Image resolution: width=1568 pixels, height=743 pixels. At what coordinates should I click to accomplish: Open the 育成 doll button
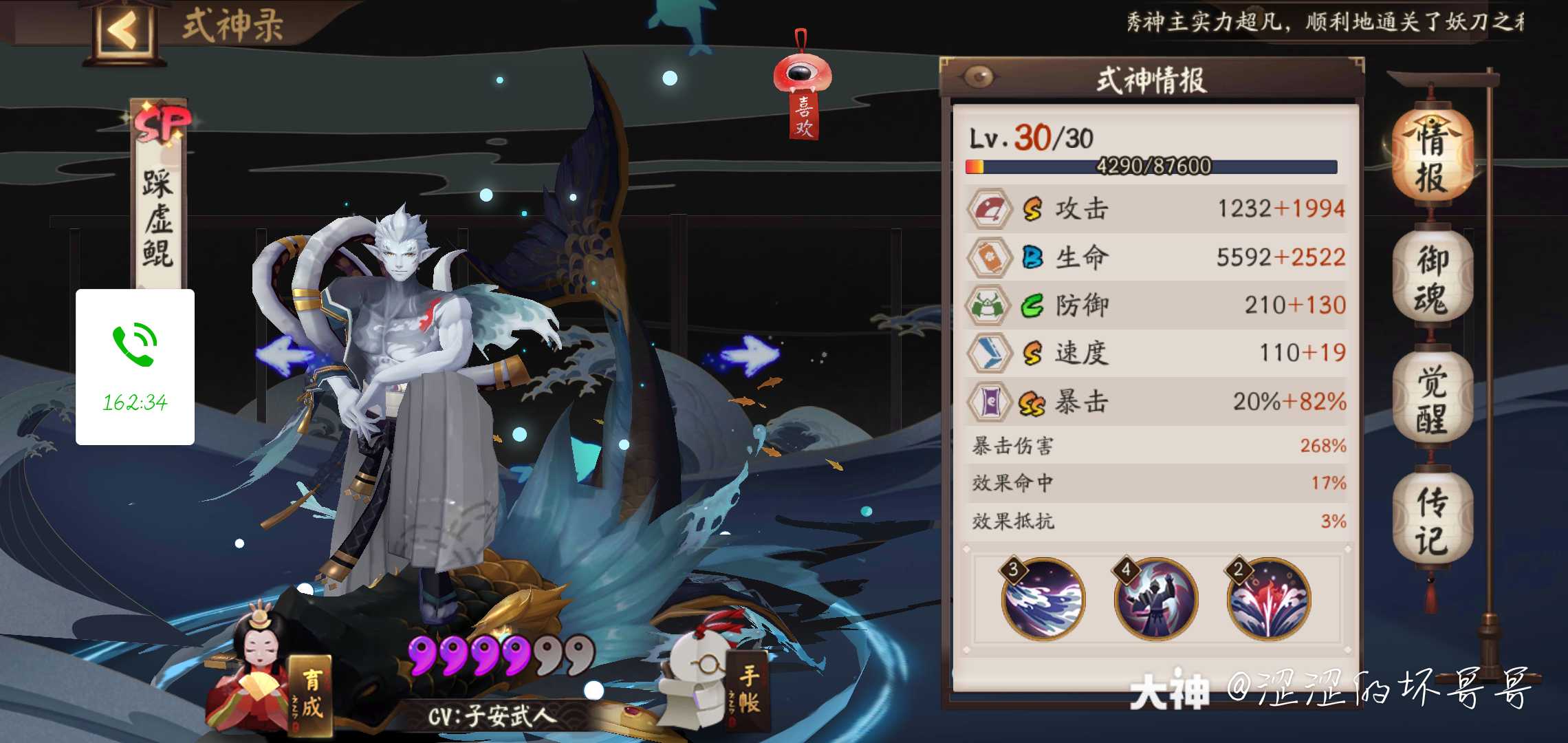click(275, 688)
